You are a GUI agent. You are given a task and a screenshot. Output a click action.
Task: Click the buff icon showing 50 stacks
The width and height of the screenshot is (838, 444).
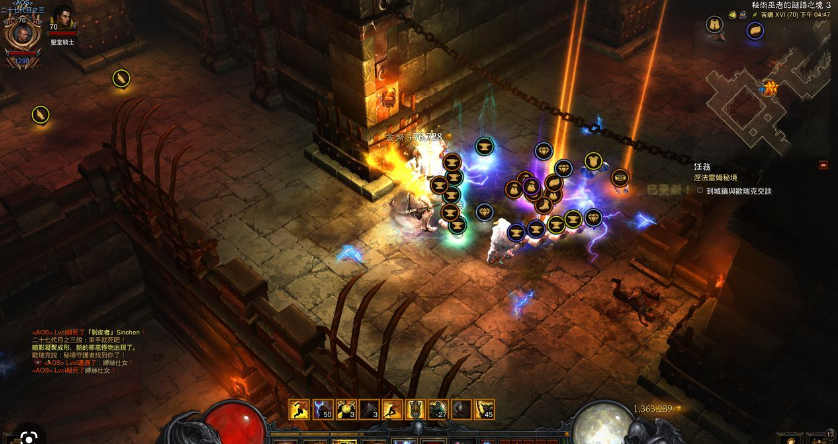[320, 408]
